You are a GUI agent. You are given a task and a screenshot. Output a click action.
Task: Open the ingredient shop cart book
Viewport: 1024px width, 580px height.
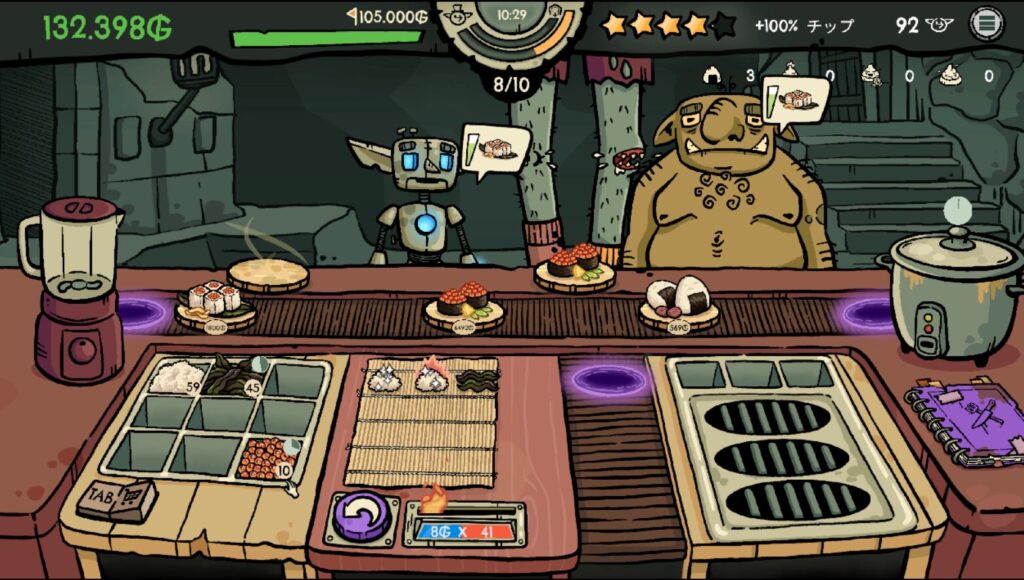116,499
